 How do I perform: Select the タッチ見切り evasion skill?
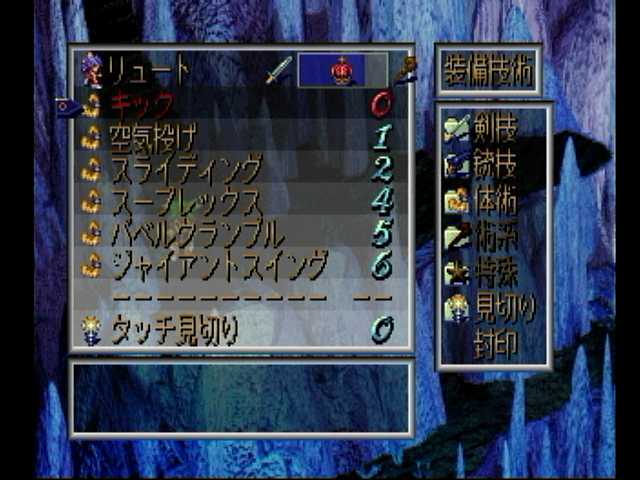click(173, 330)
